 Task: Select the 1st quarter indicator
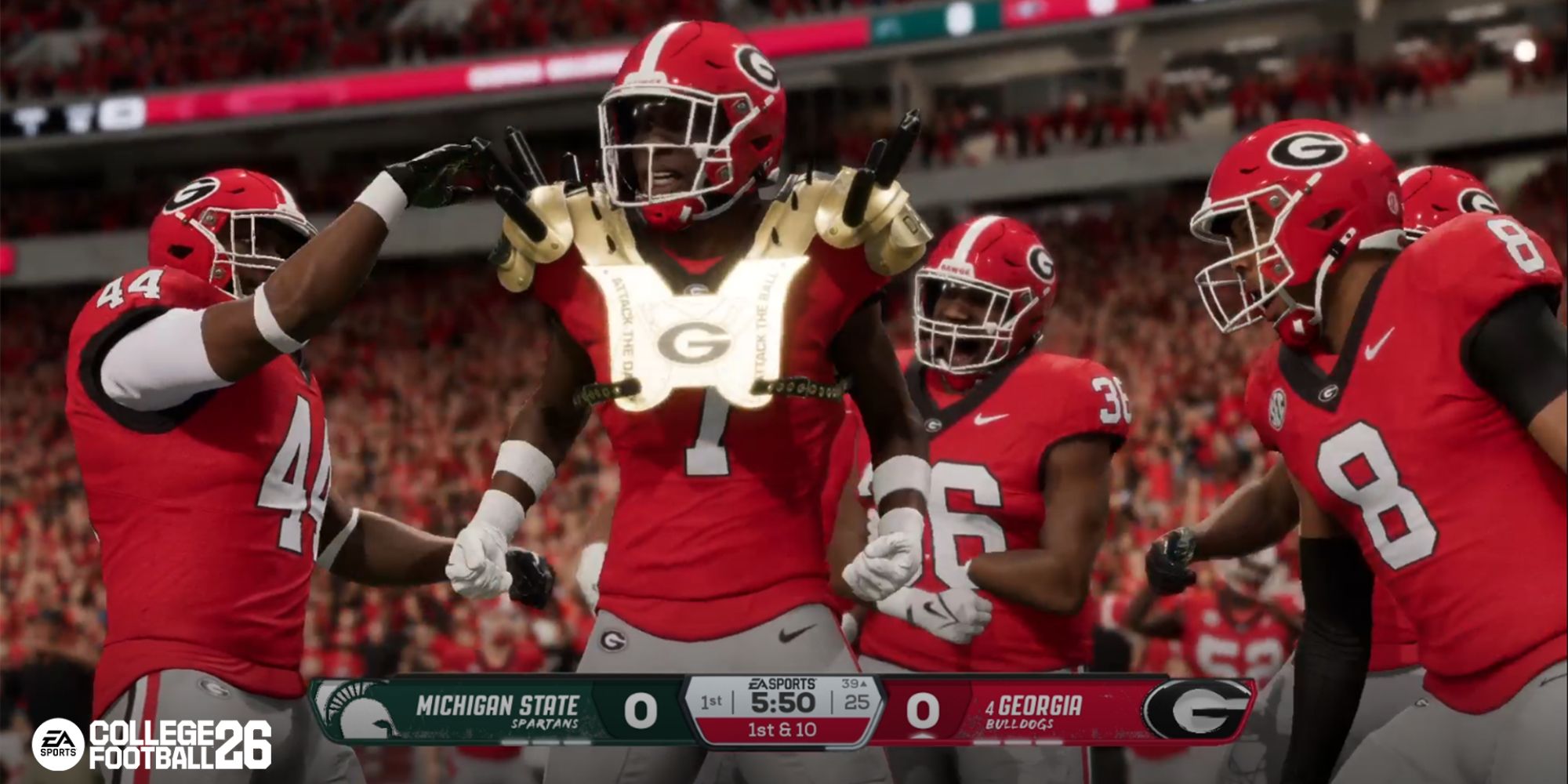coord(711,700)
